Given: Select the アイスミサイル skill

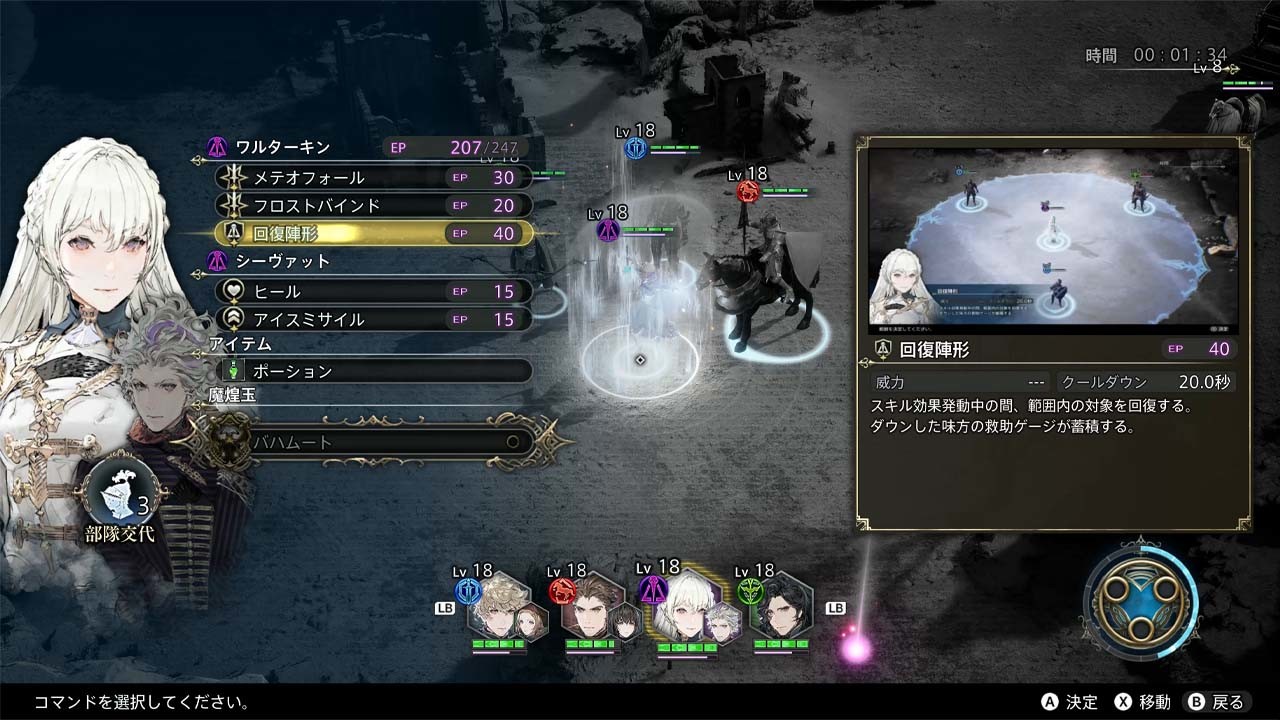Looking at the screenshot, I should [x=374, y=319].
